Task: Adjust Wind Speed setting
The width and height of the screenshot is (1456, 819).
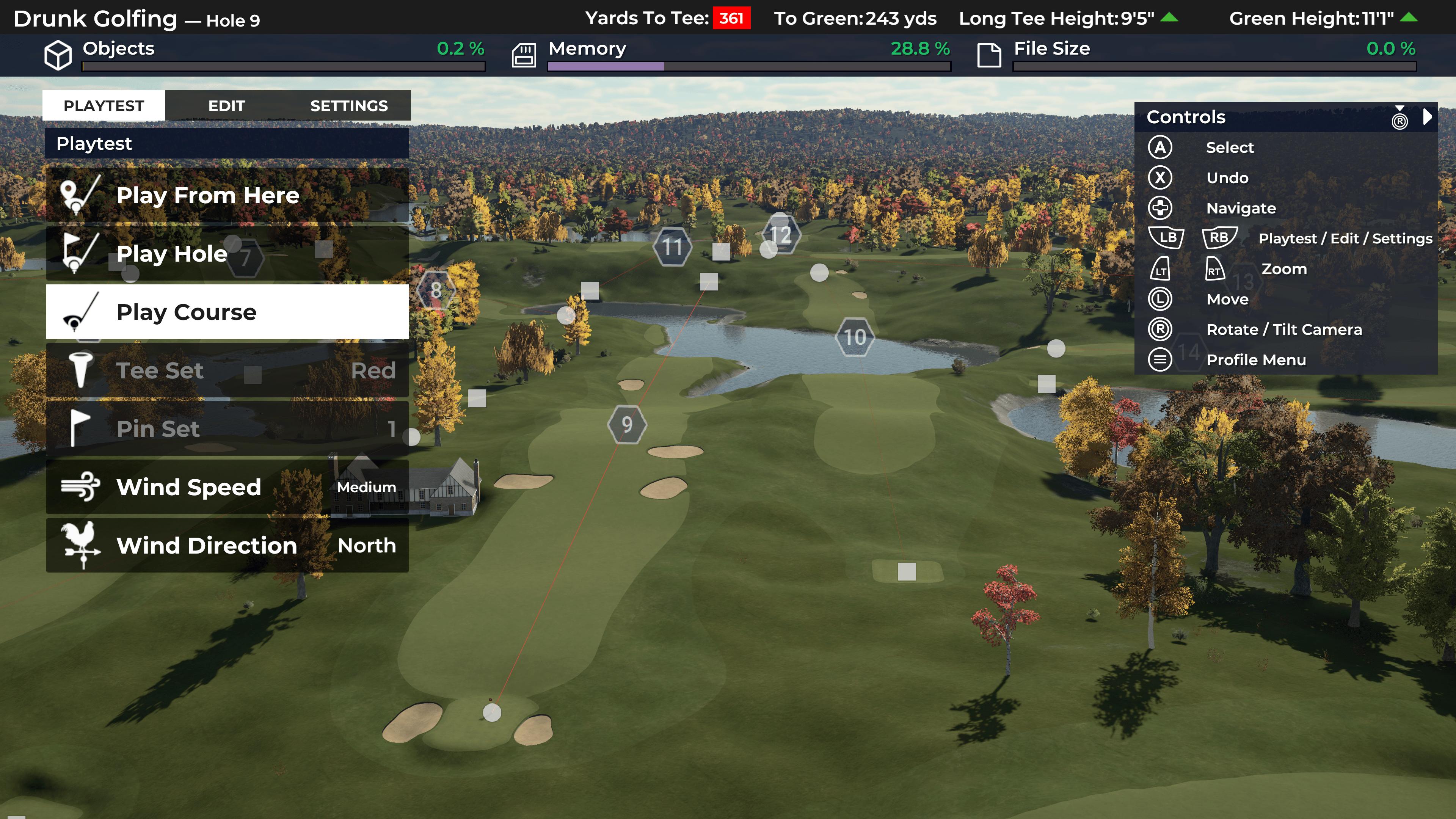Action: [227, 487]
